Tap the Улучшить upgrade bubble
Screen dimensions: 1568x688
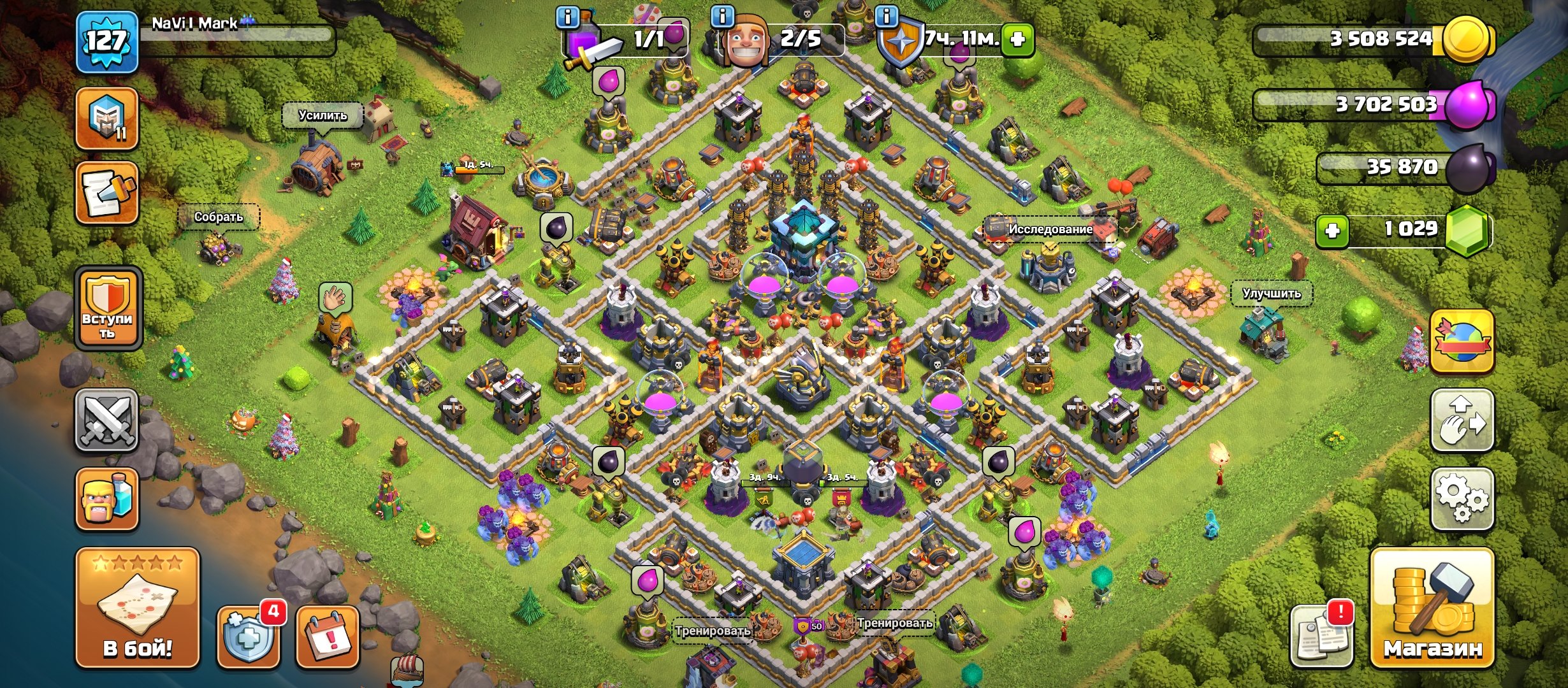pyautogui.click(x=1271, y=294)
